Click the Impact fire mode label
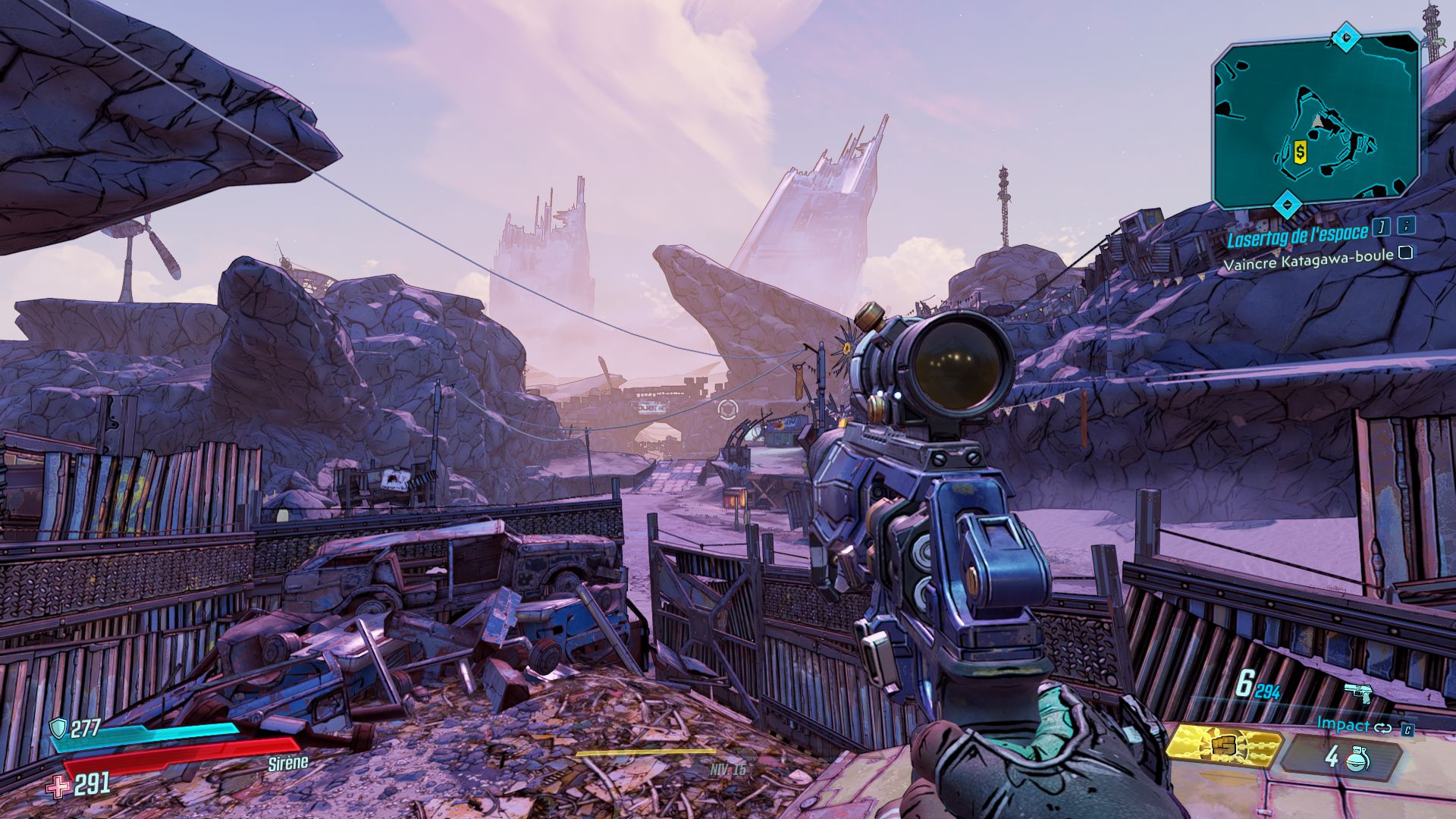The width and height of the screenshot is (1456, 819). point(1343,724)
